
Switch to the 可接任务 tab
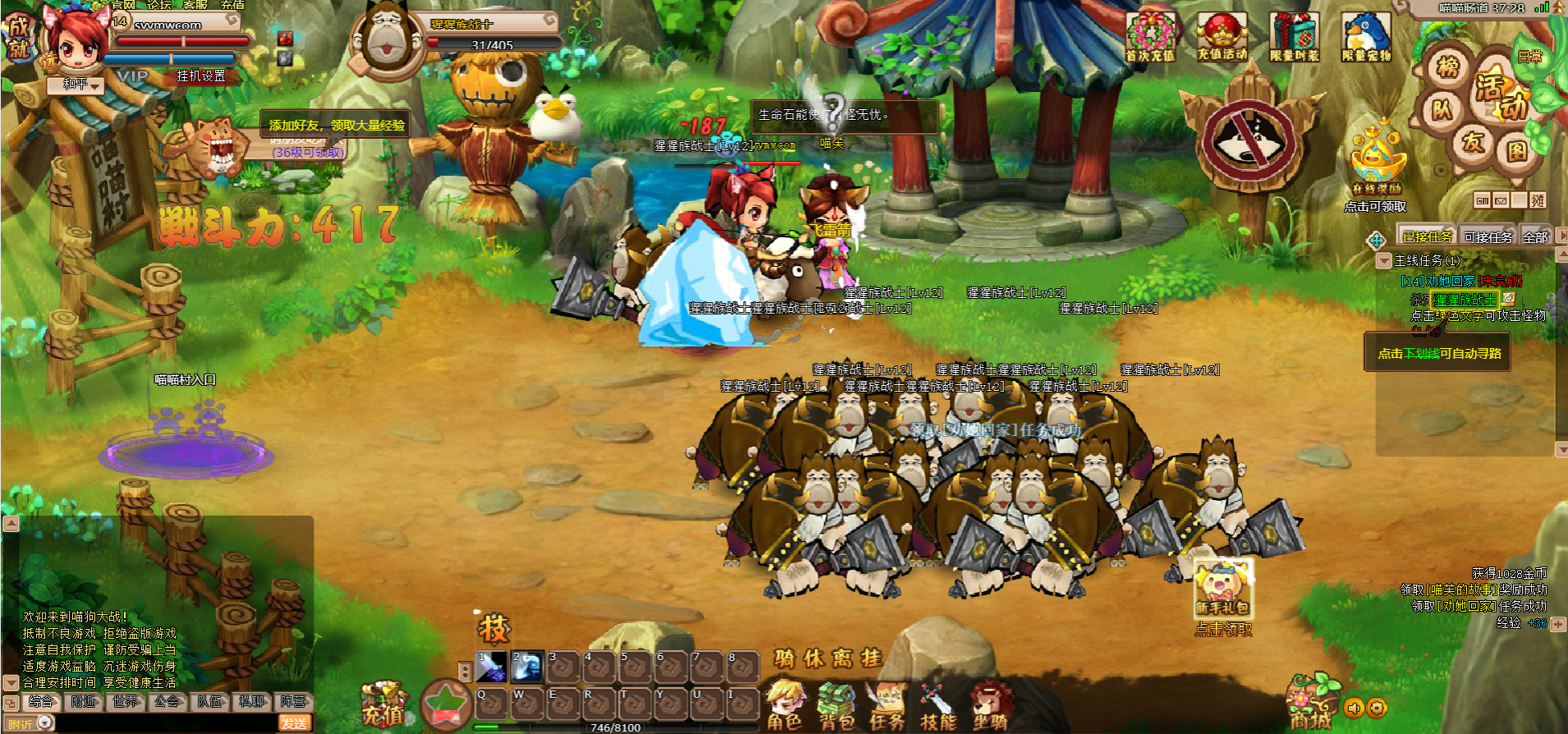(x=1488, y=237)
